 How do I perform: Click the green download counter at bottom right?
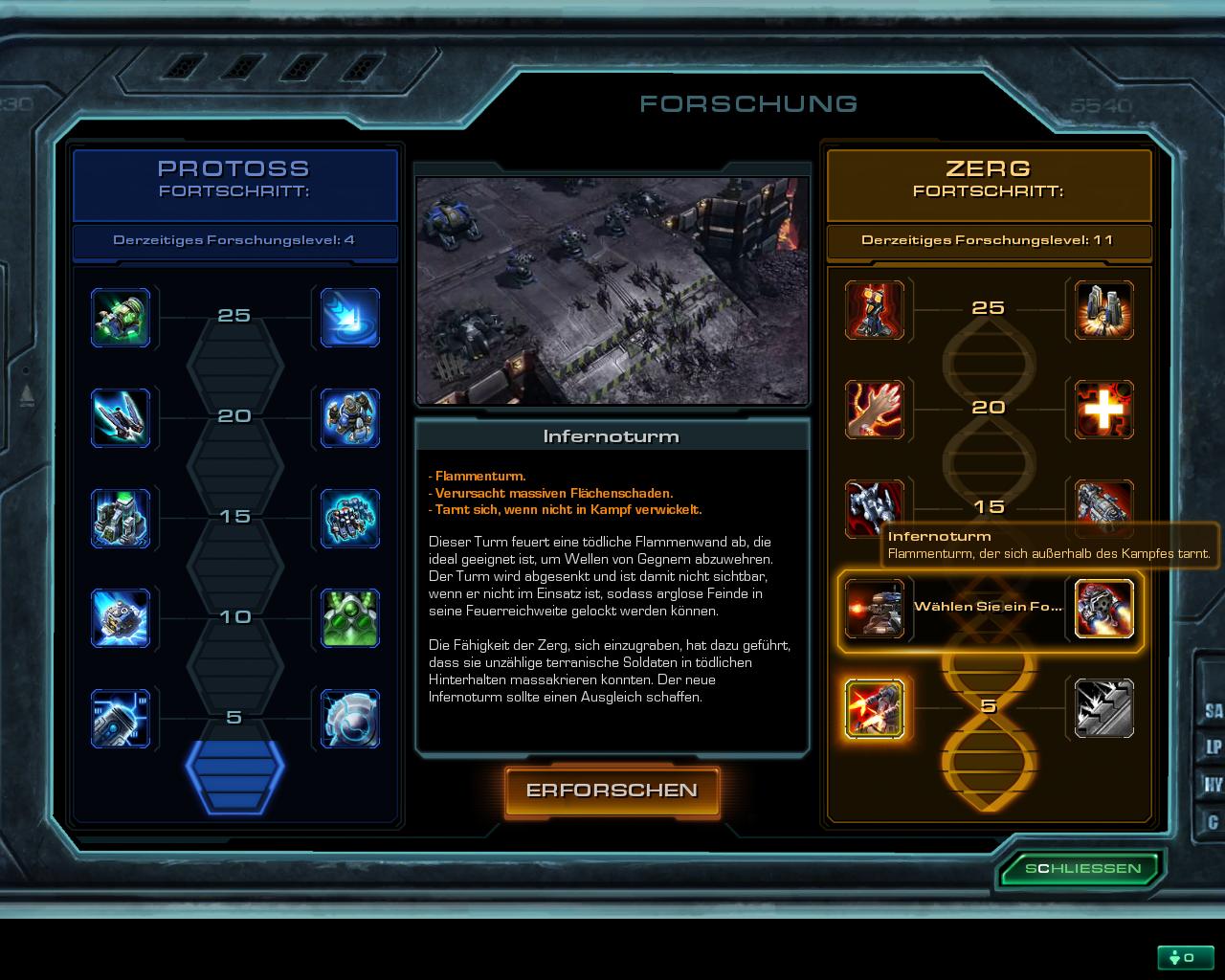[x=1185, y=956]
